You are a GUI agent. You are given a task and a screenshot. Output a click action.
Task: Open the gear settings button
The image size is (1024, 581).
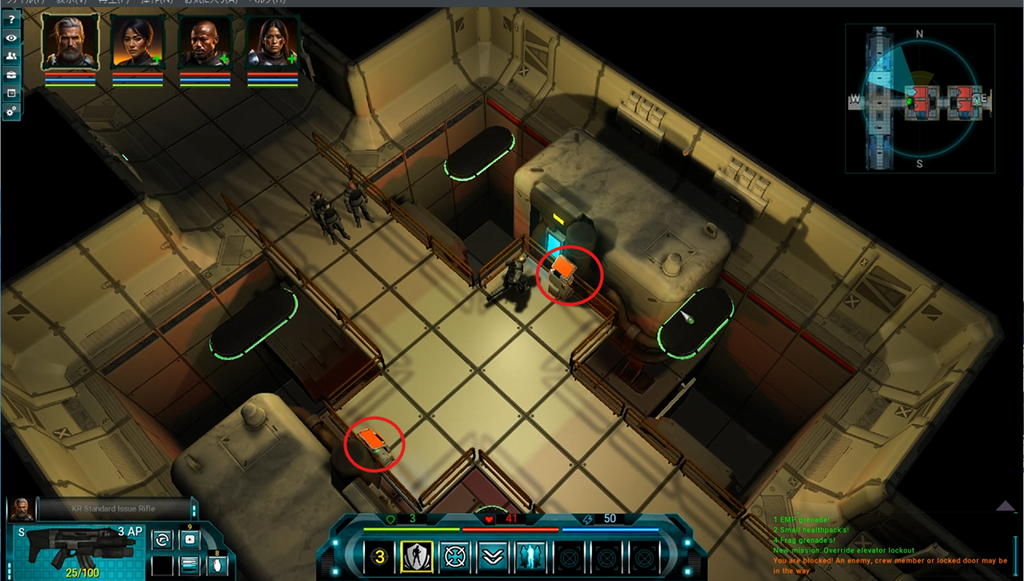11,111
